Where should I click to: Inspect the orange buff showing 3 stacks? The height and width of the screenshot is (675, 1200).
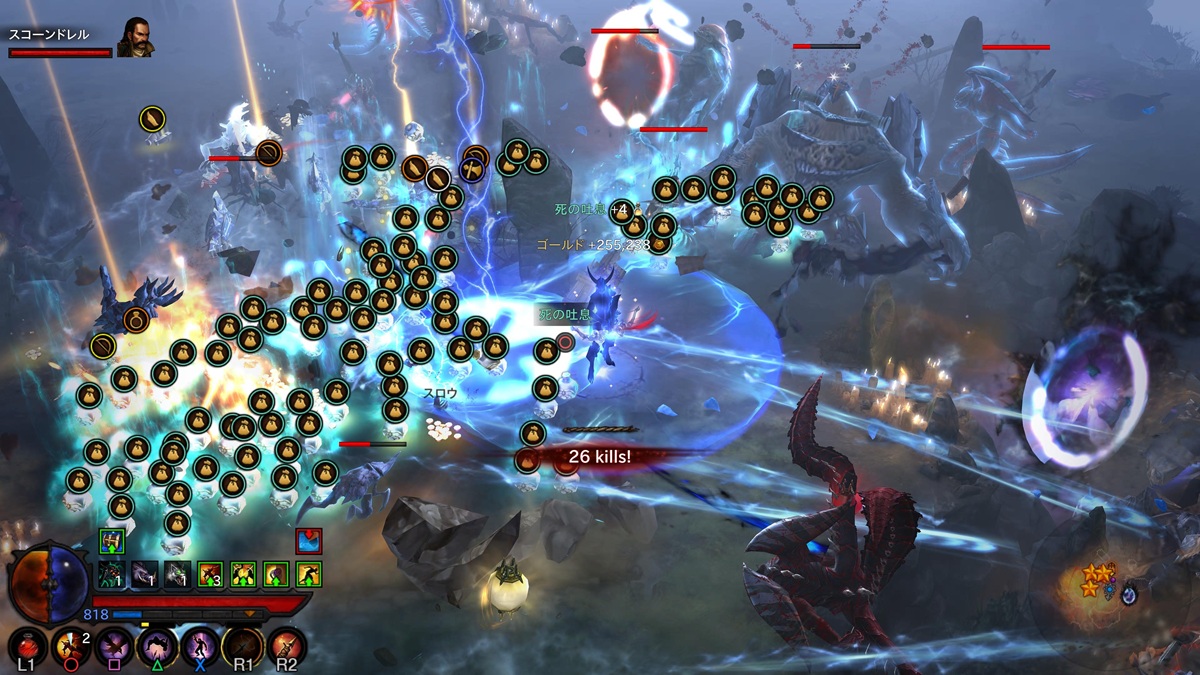210,574
